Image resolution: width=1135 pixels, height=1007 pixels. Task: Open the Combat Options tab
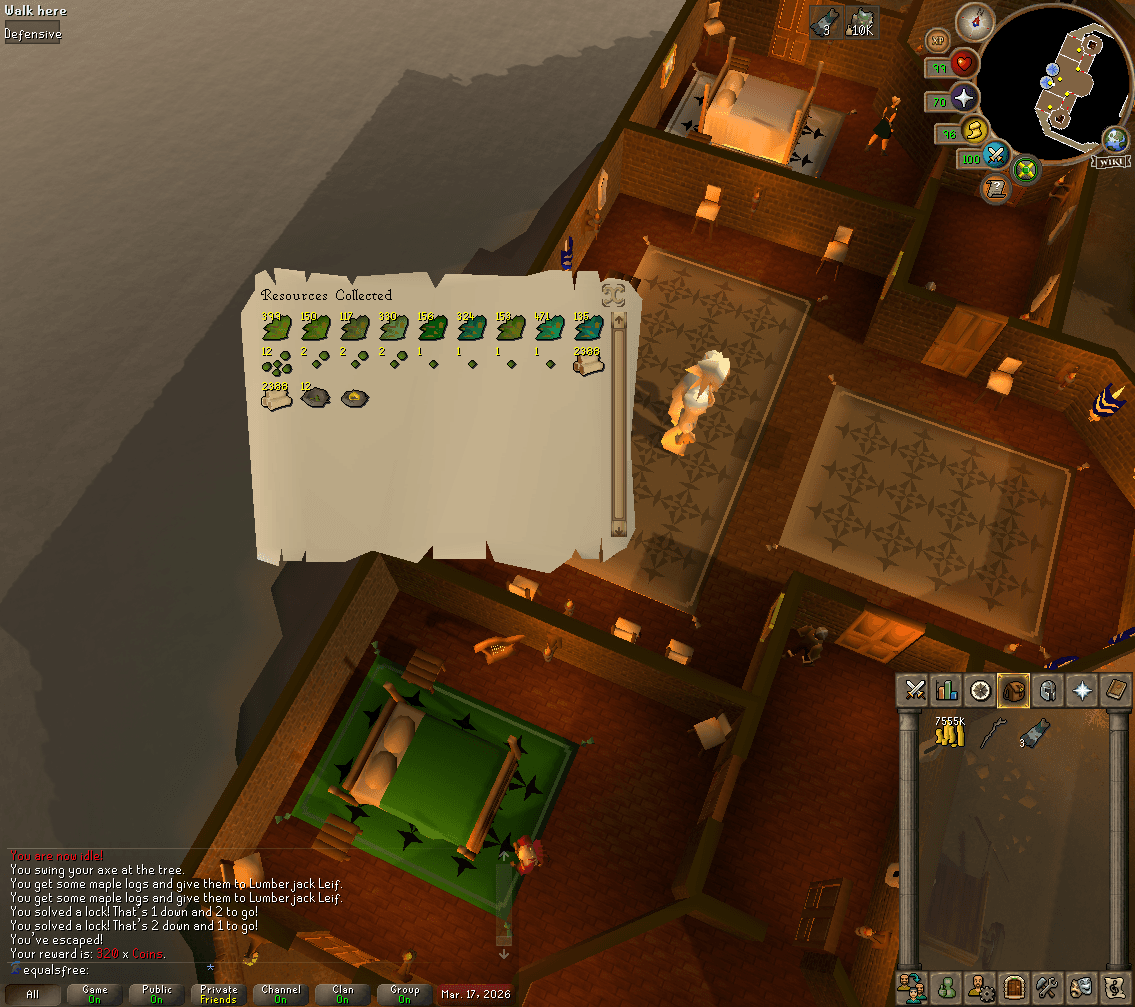[x=913, y=689]
